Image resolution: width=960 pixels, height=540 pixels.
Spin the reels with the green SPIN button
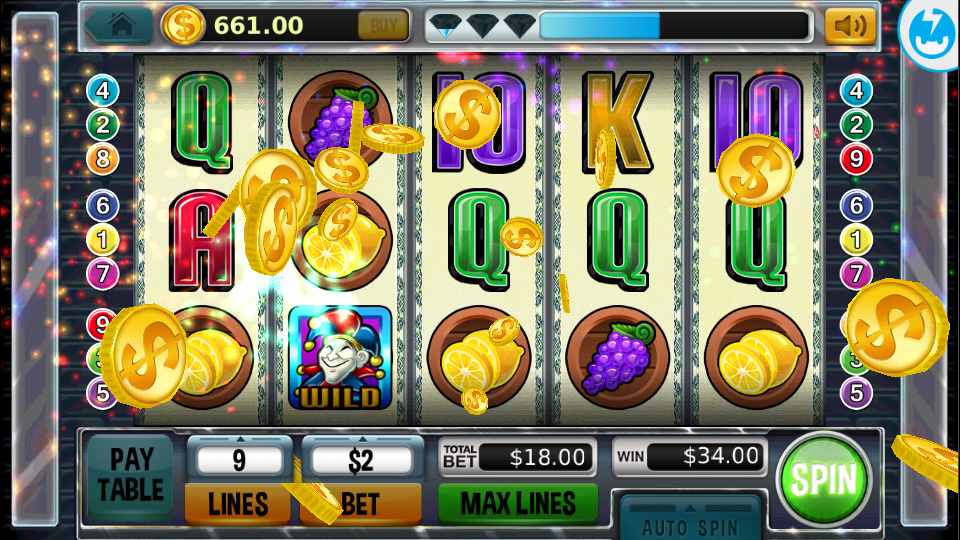click(x=824, y=479)
